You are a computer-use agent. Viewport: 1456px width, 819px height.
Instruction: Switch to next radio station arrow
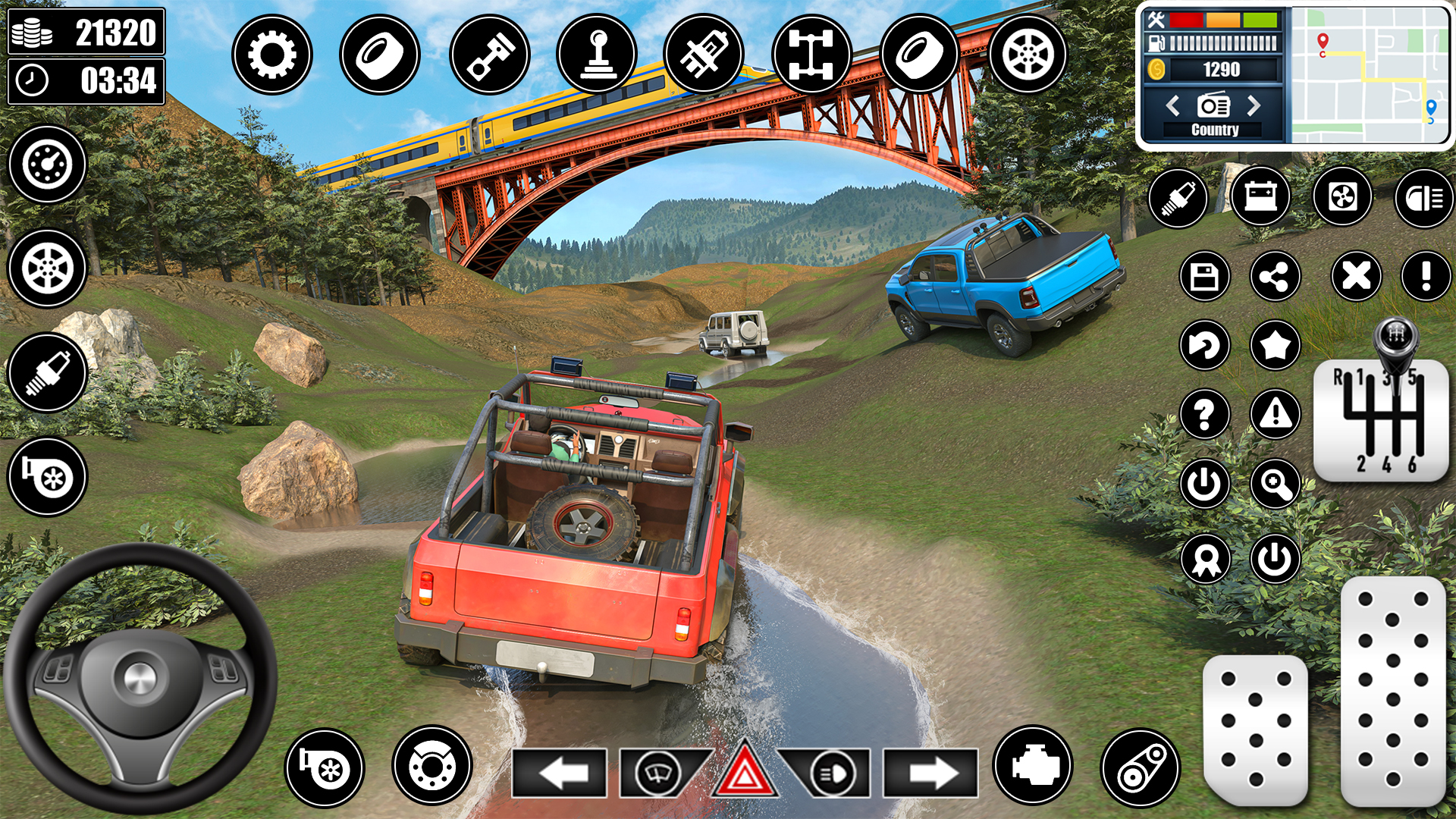[x=1254, y=105]
